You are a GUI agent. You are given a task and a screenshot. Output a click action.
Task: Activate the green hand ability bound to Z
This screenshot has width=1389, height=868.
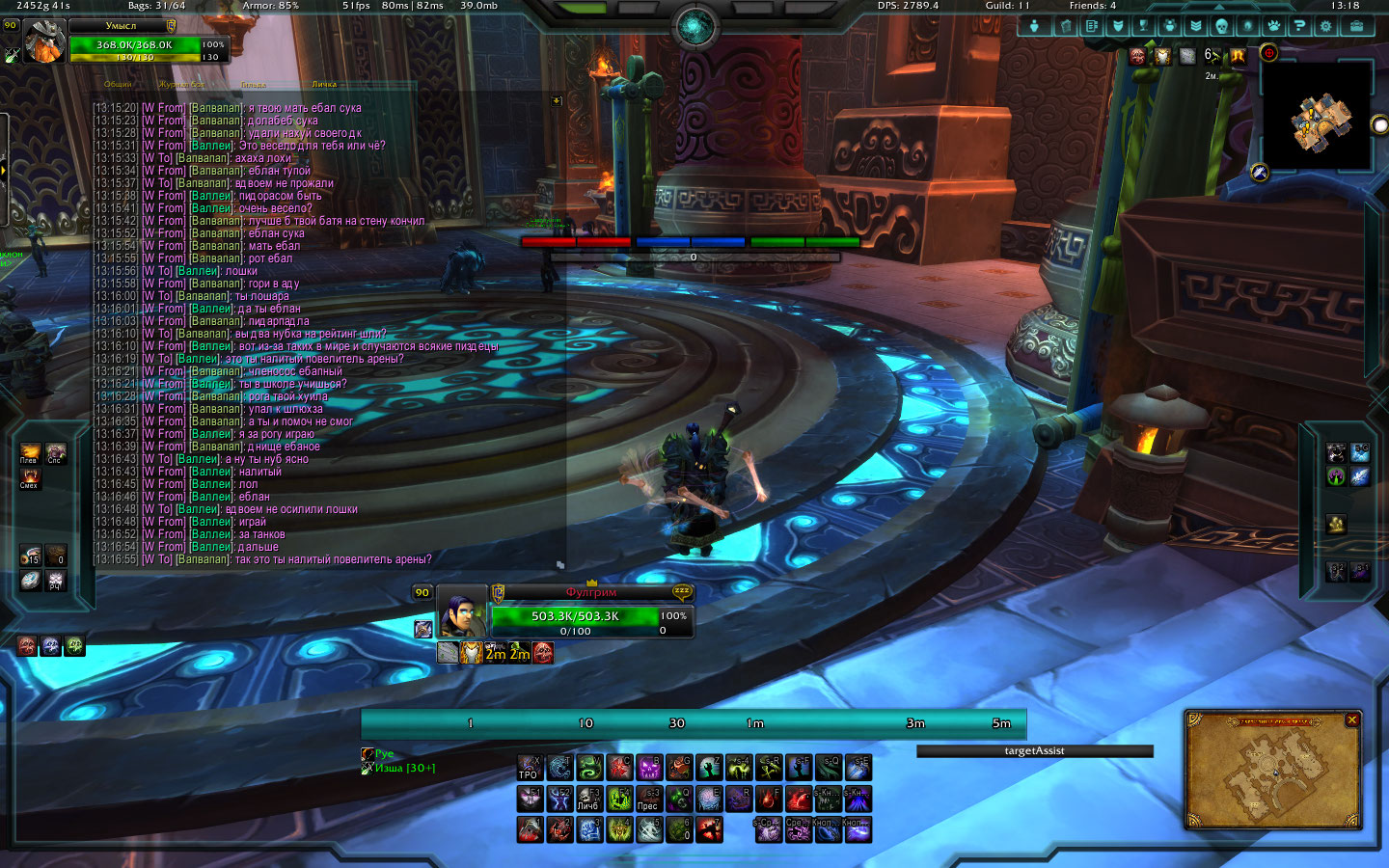pyautogui.click(x=709, y=768)
